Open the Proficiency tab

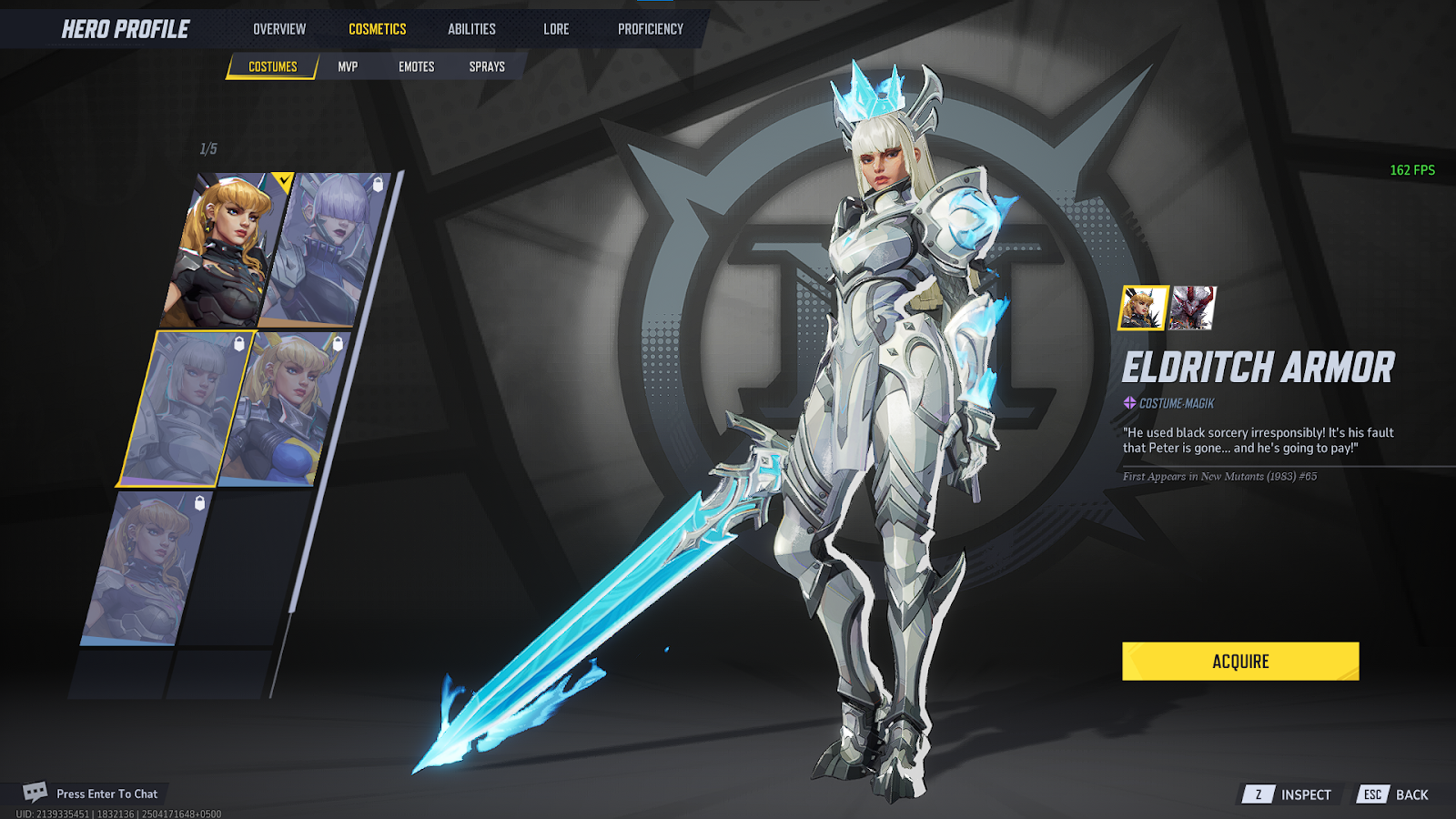650,29
